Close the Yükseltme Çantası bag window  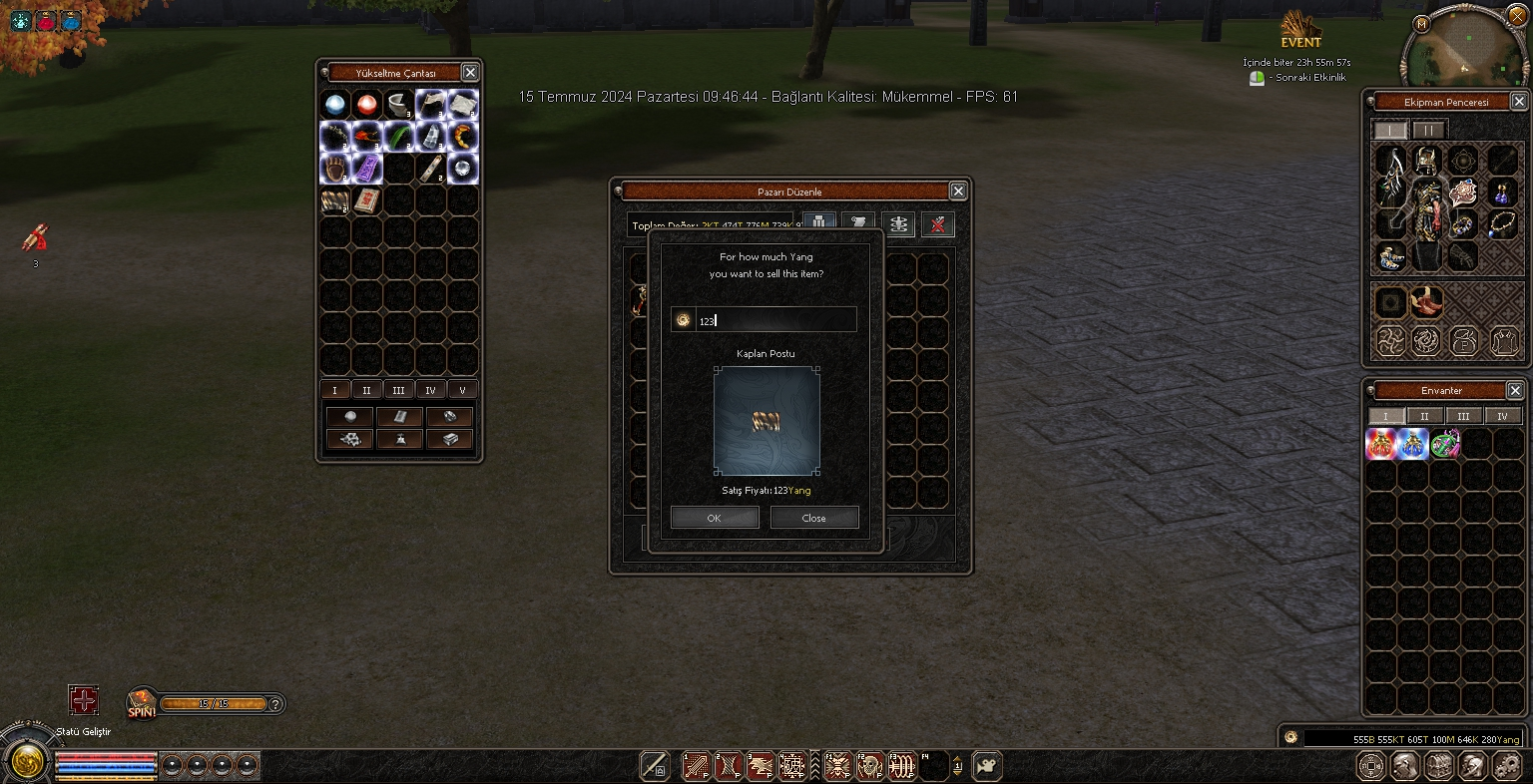[470, 72]
